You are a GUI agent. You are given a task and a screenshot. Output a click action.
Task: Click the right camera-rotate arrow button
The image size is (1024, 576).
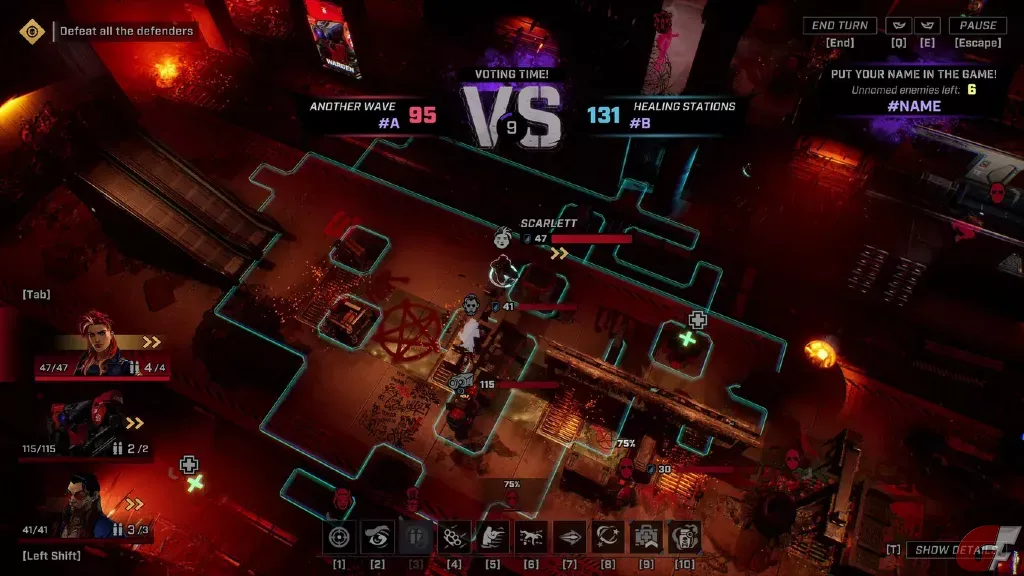coord(927,26)
